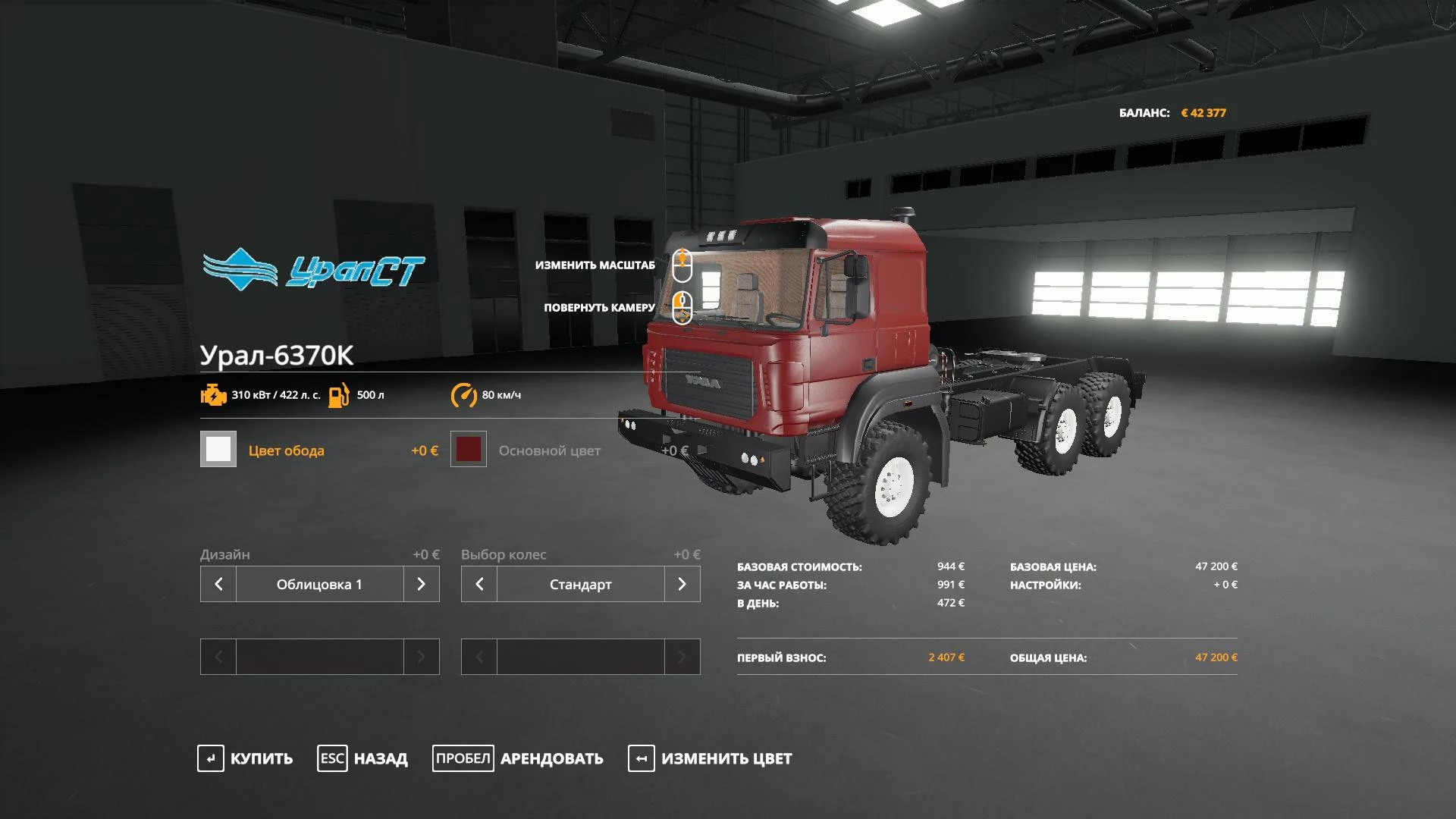Cycle Выбор колес to the next wheels
Viewport: 1456px width, 819px height.
[682, 584]
